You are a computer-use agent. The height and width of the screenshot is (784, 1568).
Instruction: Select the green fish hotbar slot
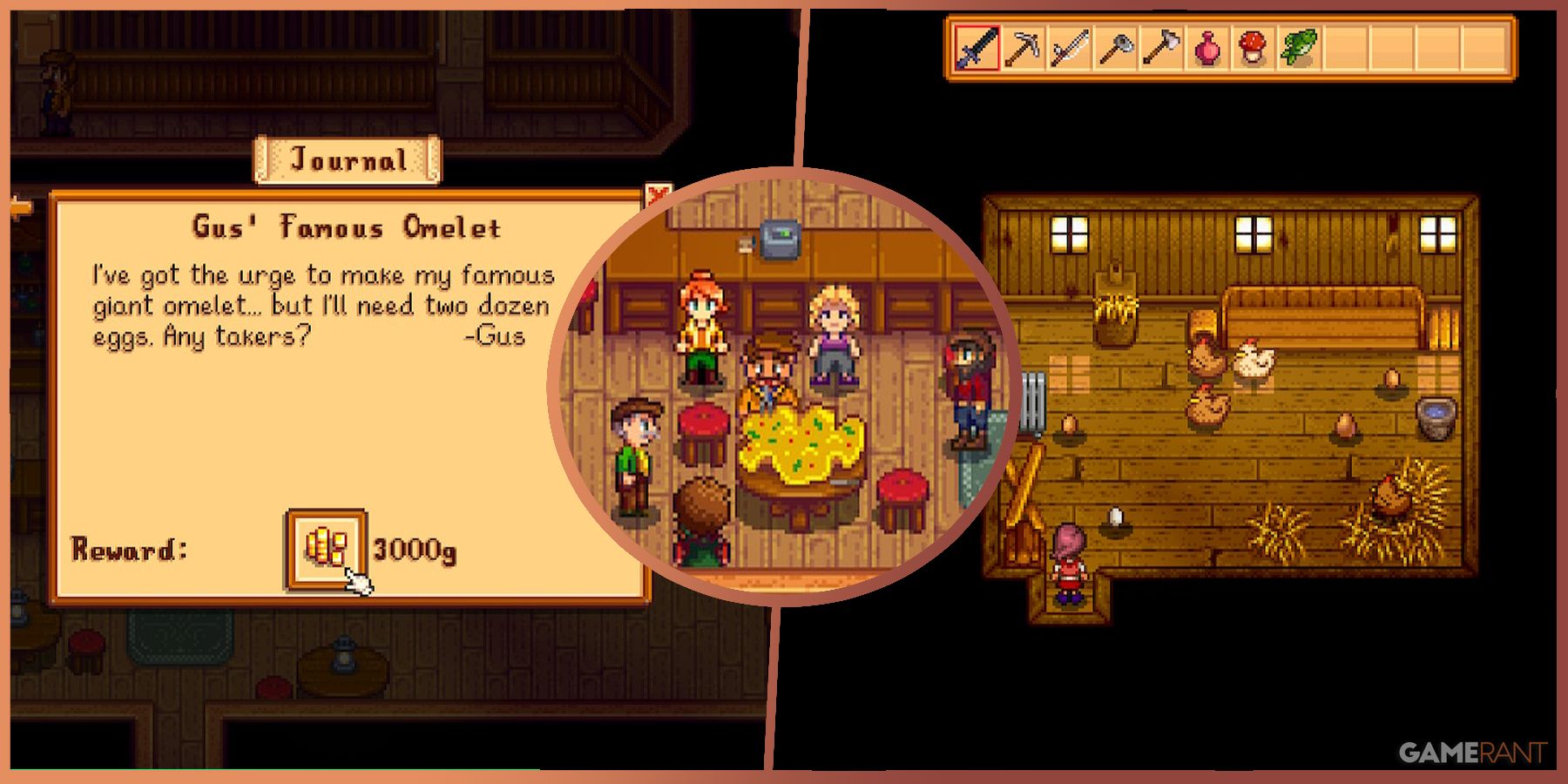click(x=1299, y=48)
